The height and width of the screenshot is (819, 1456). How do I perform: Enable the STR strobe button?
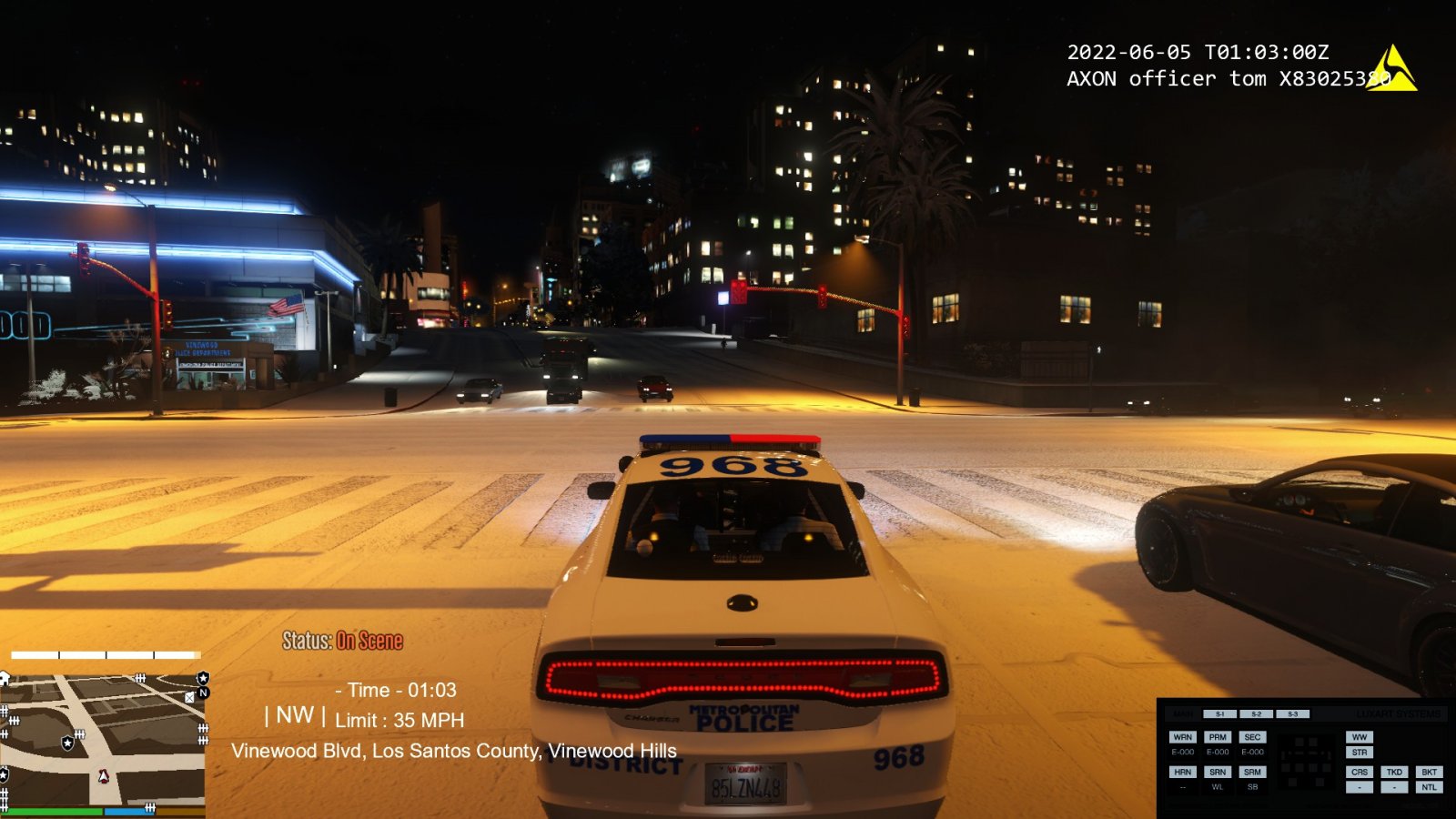[x=1360, y=753]
